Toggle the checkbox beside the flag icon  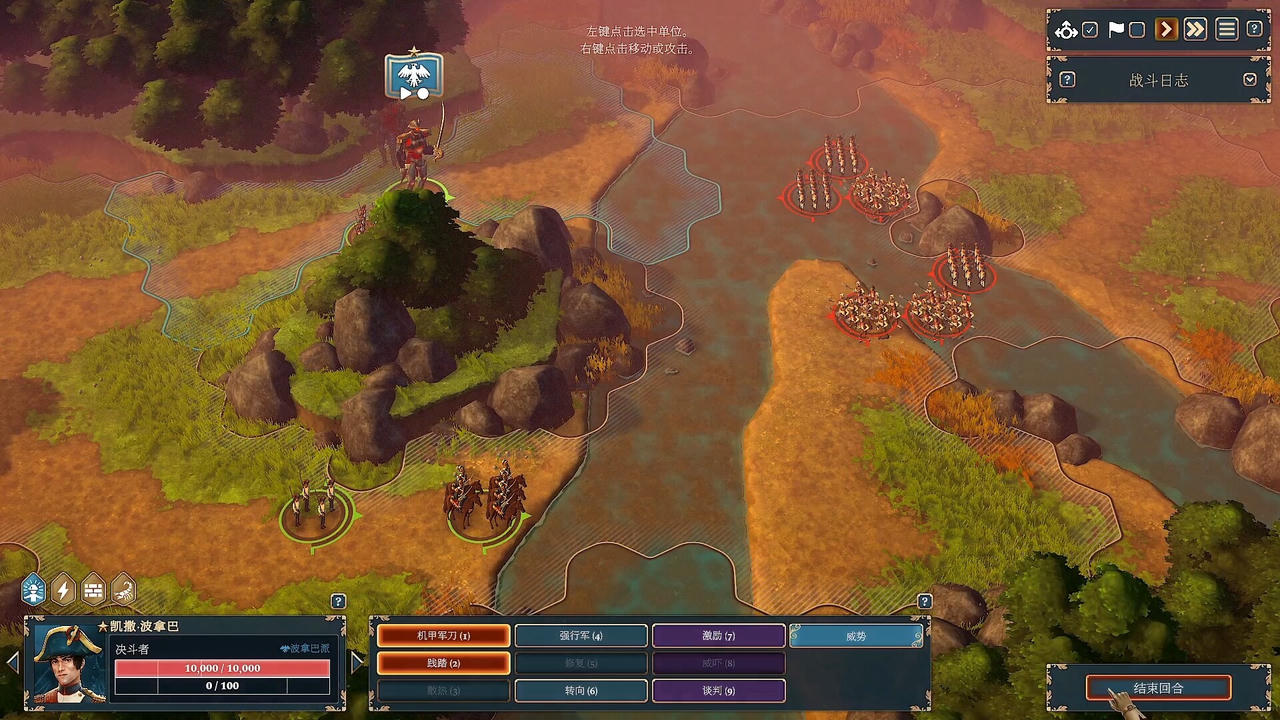(1136, 30)
